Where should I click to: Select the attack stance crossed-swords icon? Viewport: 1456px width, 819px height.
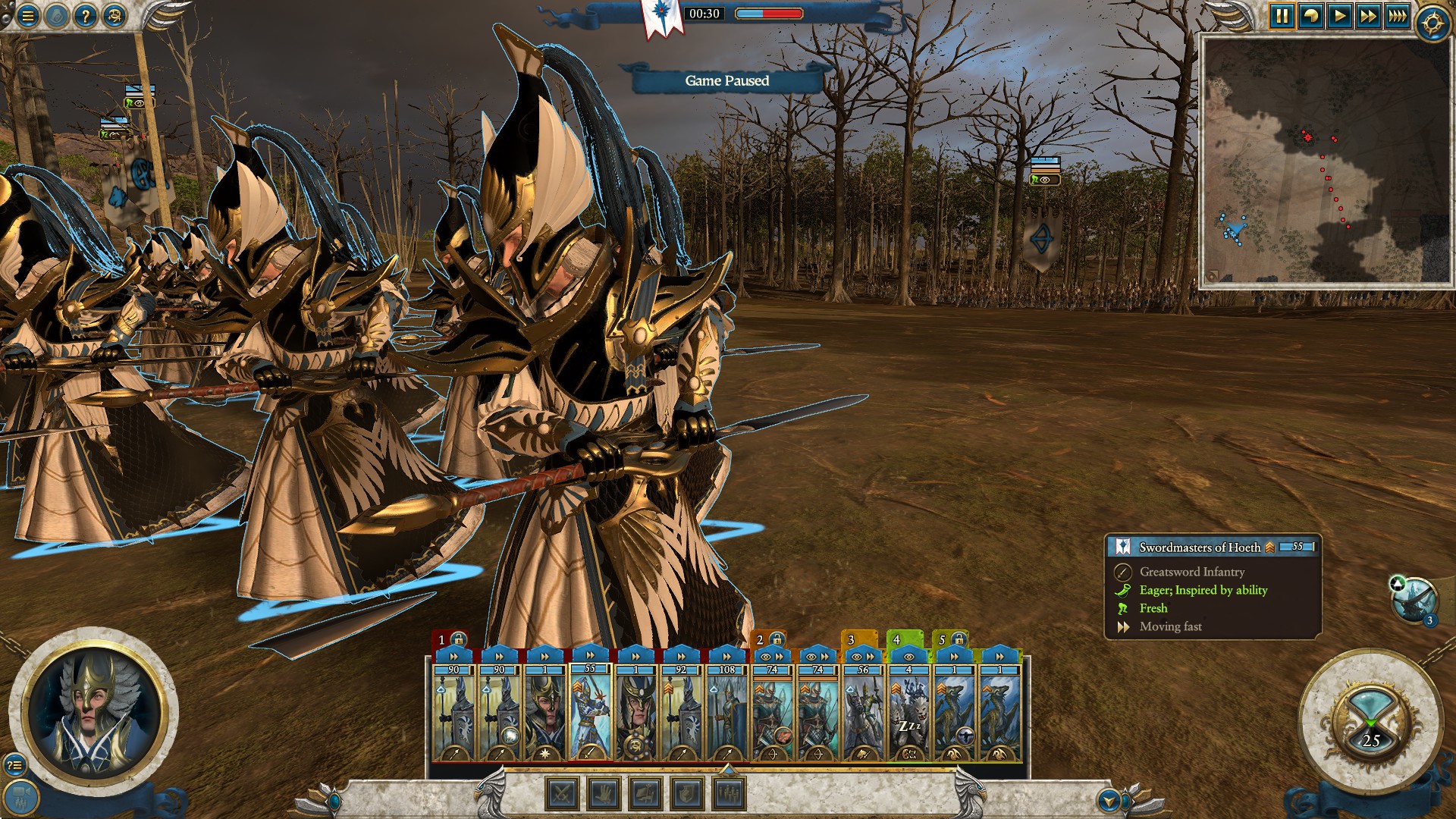(x=561, y=795)
